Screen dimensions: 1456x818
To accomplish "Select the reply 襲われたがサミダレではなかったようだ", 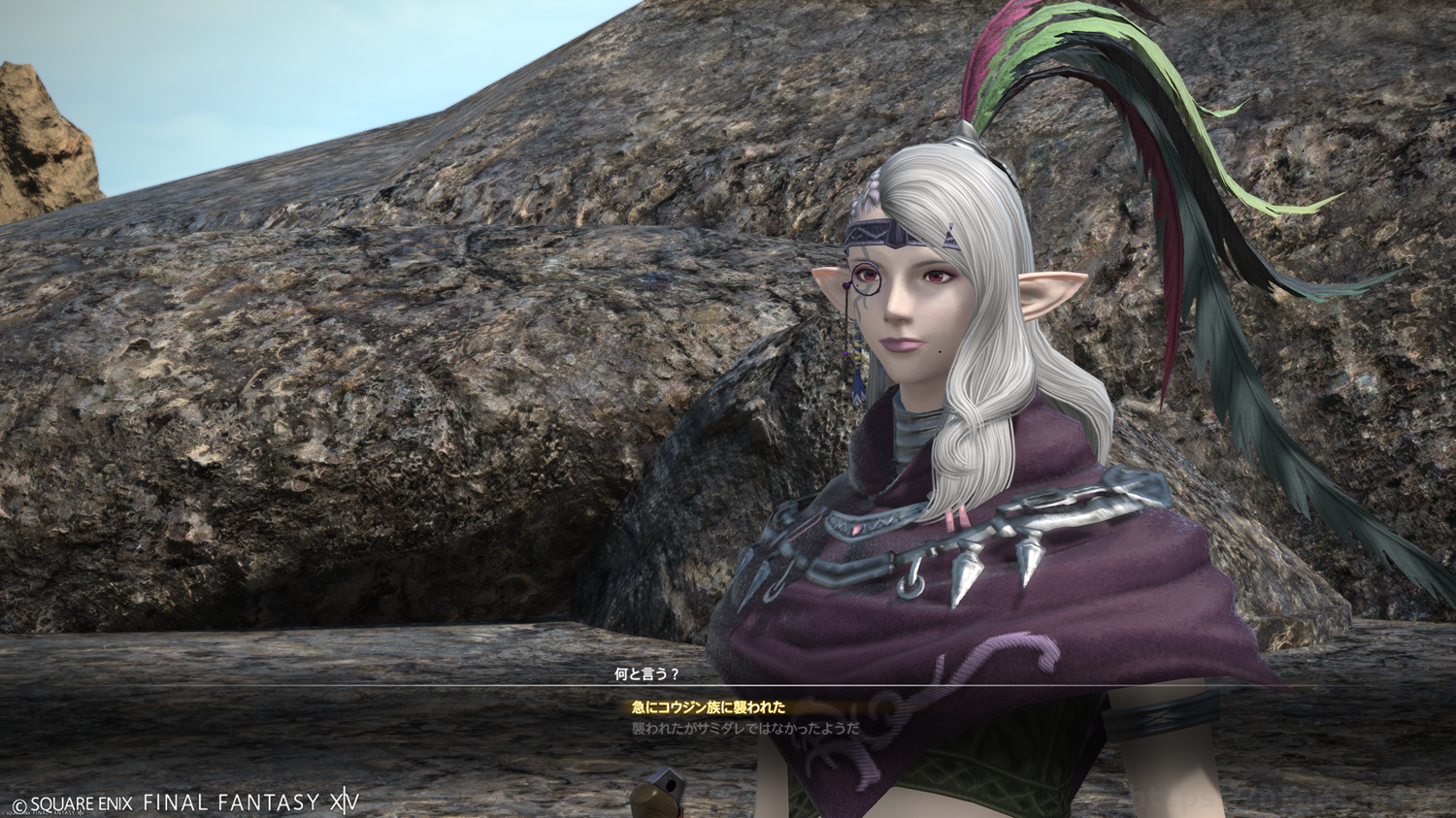I will [x=745, y=728].
